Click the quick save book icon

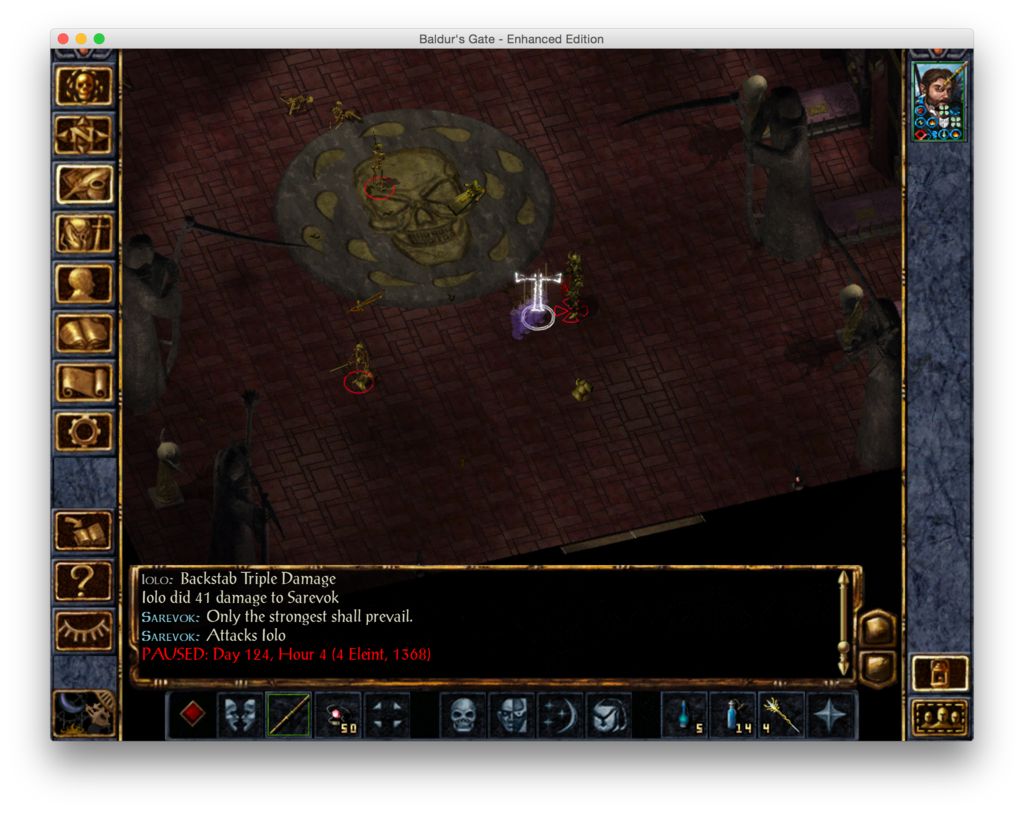tap(84, 531)
